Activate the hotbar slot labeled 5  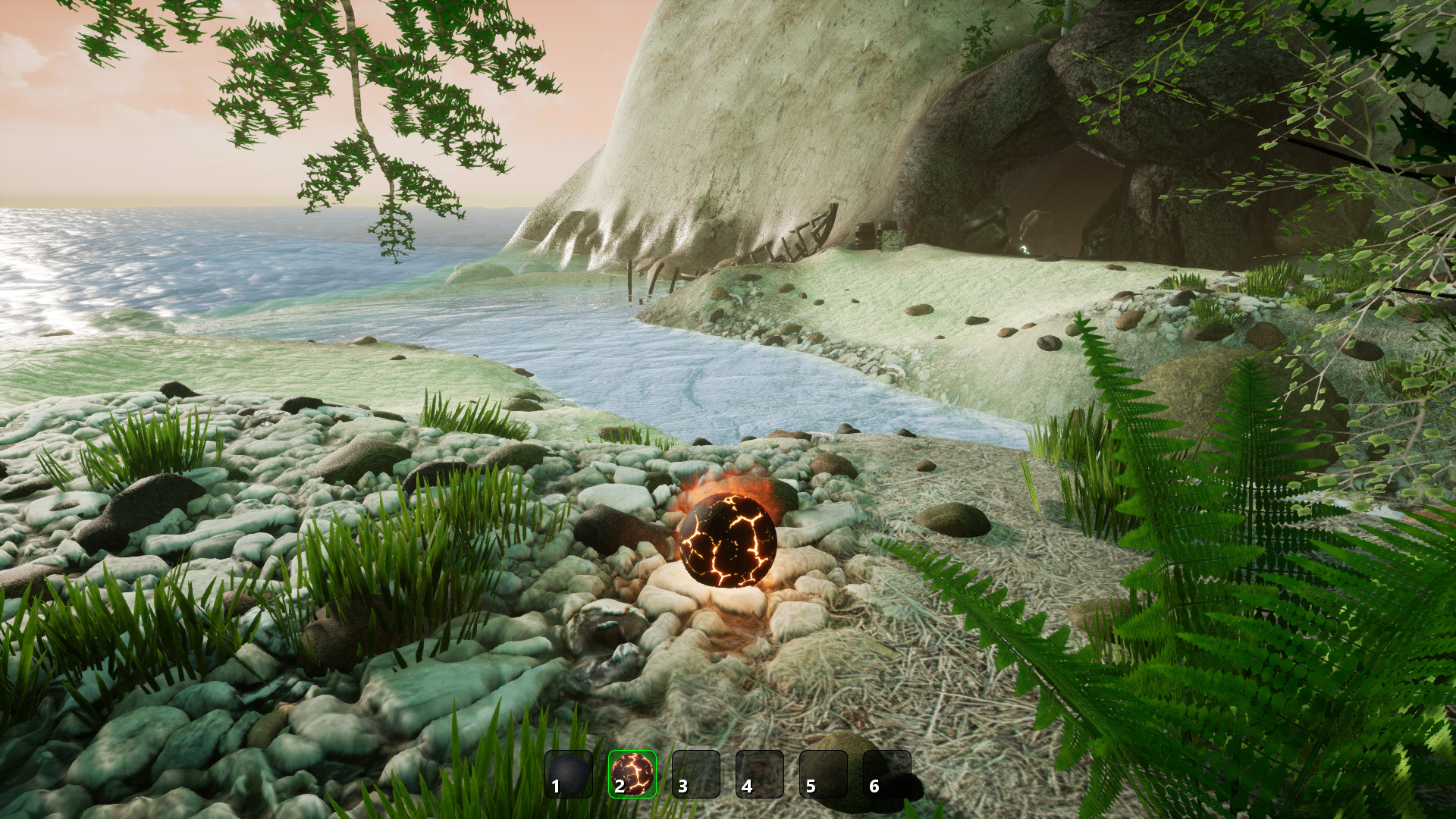[x=824, y=774]
